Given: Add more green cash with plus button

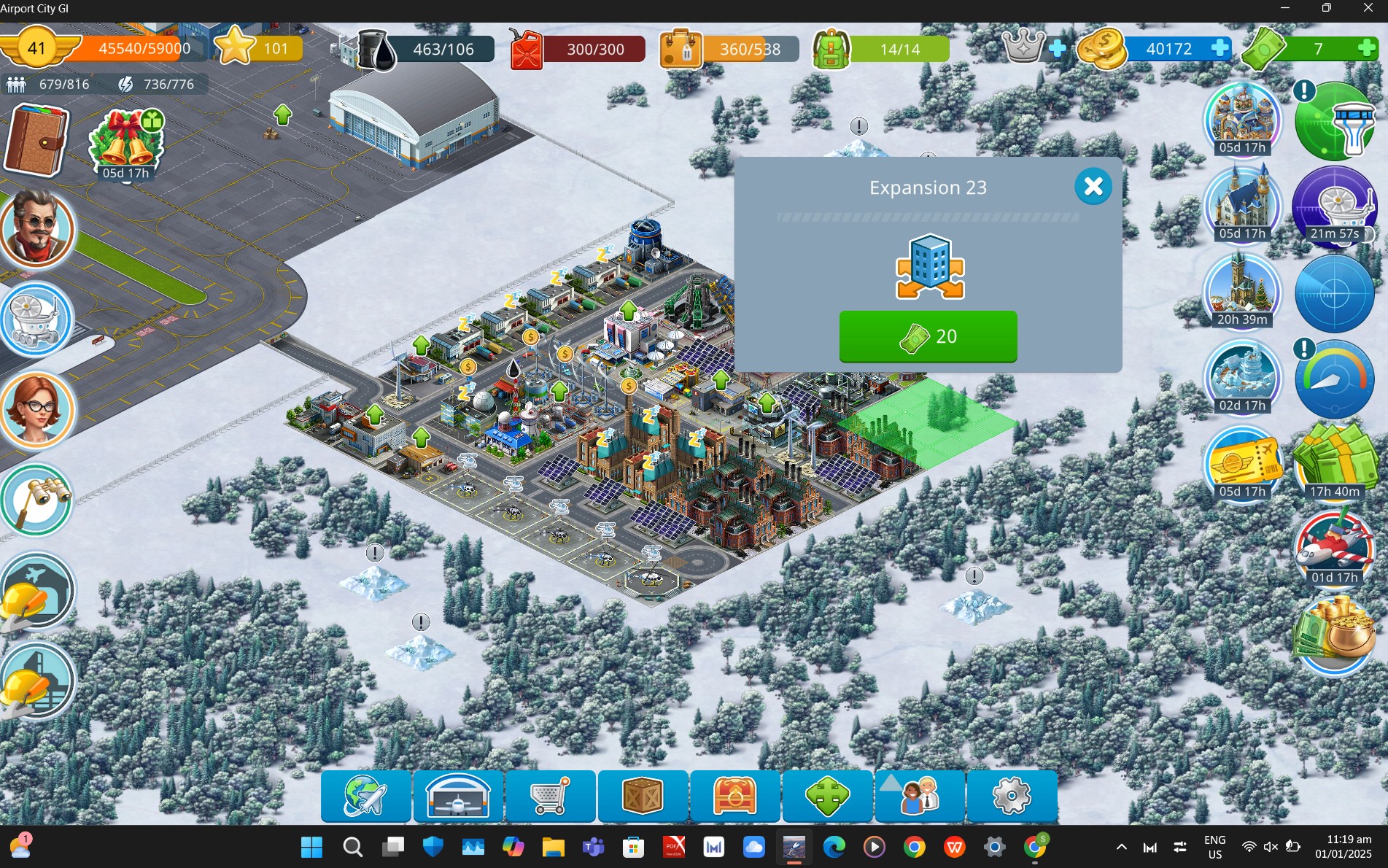Looking at the screenshot, I should coord(1368,49).
